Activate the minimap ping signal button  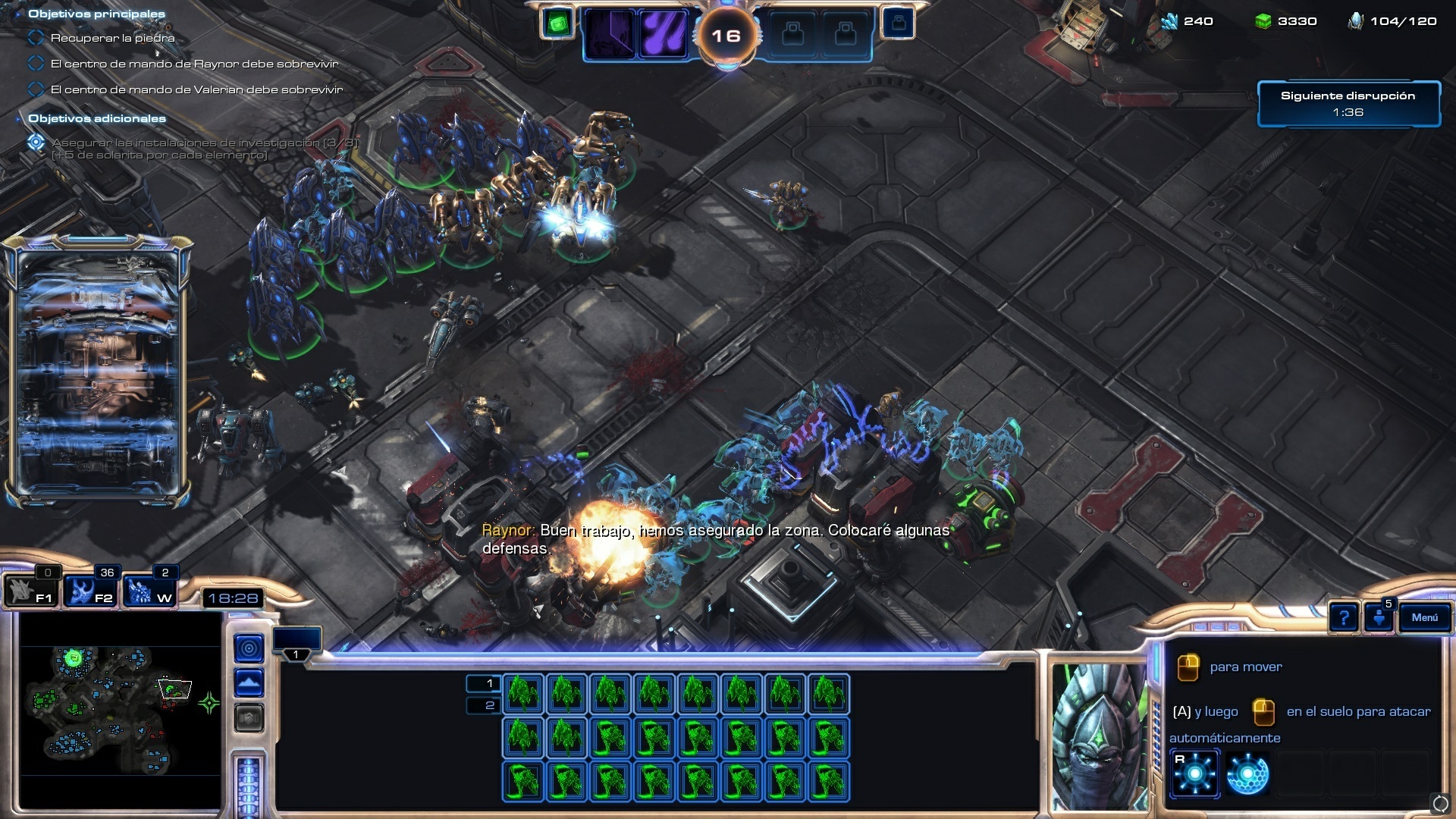tap(249, 648)
